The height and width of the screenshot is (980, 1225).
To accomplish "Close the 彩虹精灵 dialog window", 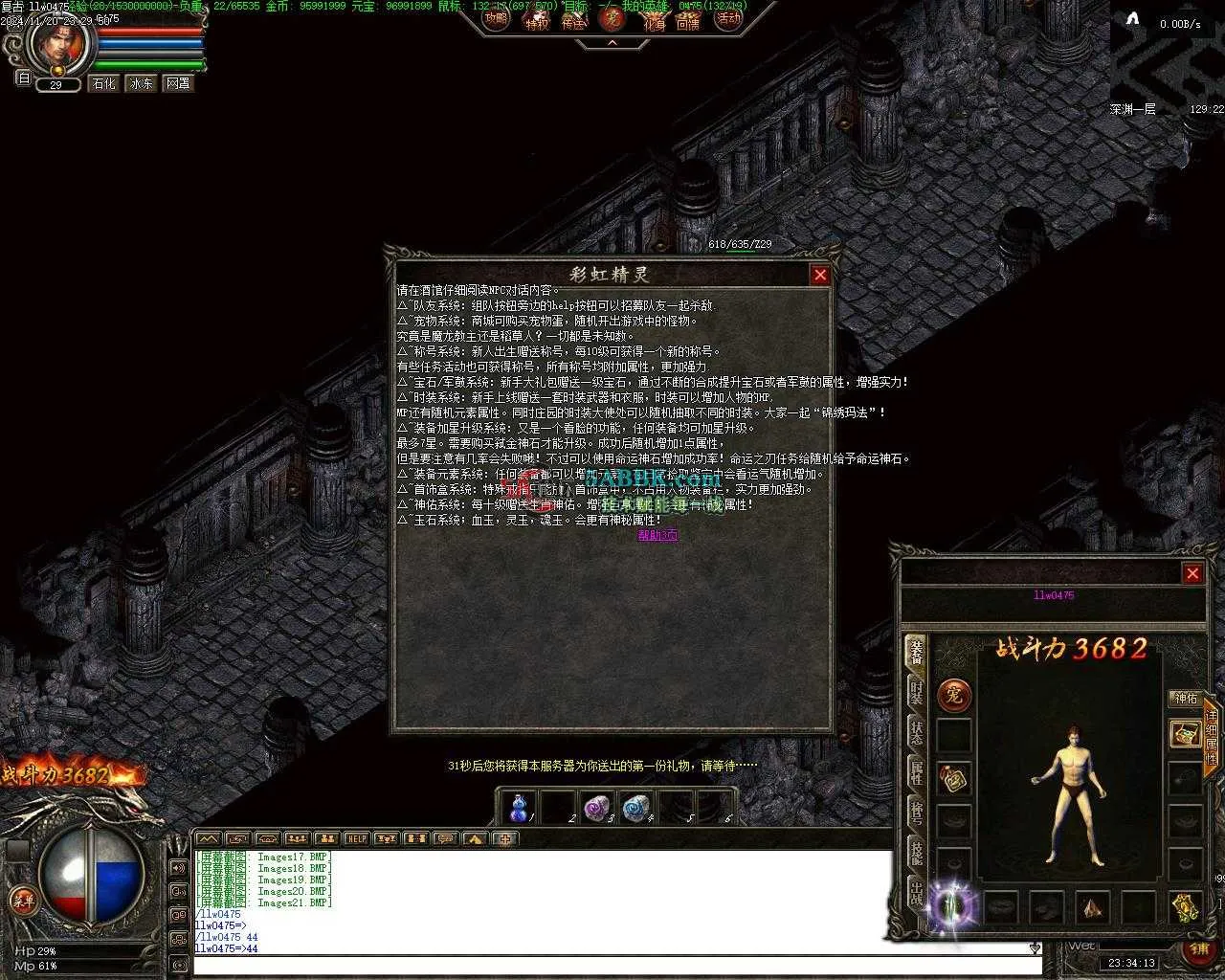I will point(820,276).
